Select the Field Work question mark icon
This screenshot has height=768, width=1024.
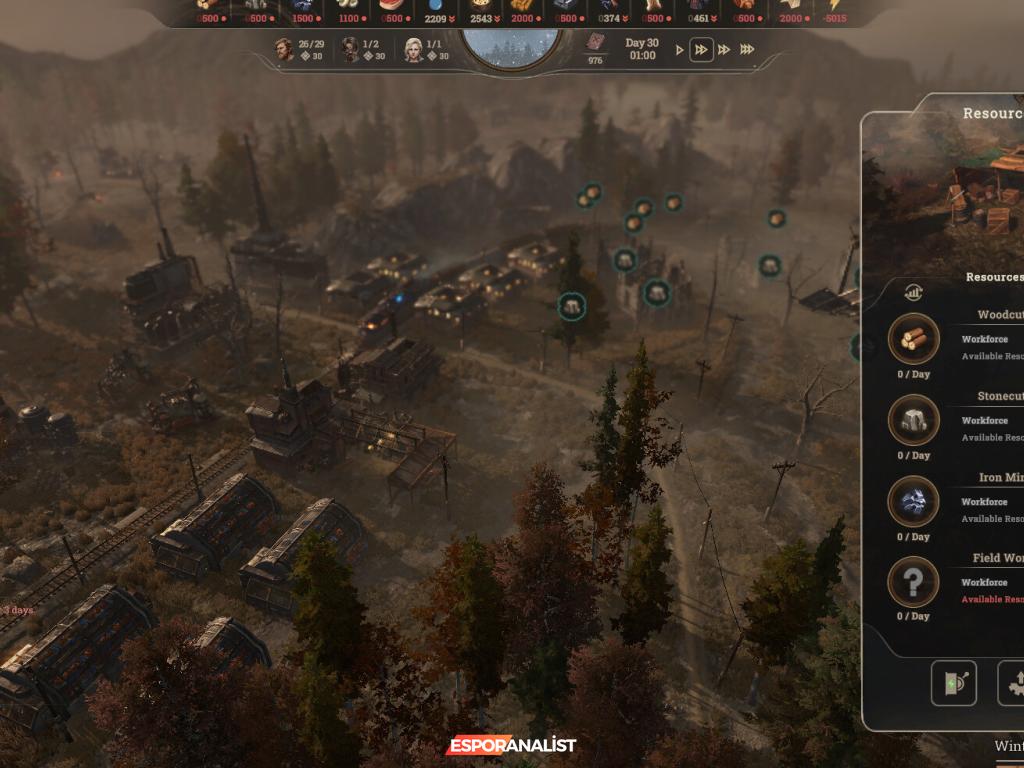(913, 581)
